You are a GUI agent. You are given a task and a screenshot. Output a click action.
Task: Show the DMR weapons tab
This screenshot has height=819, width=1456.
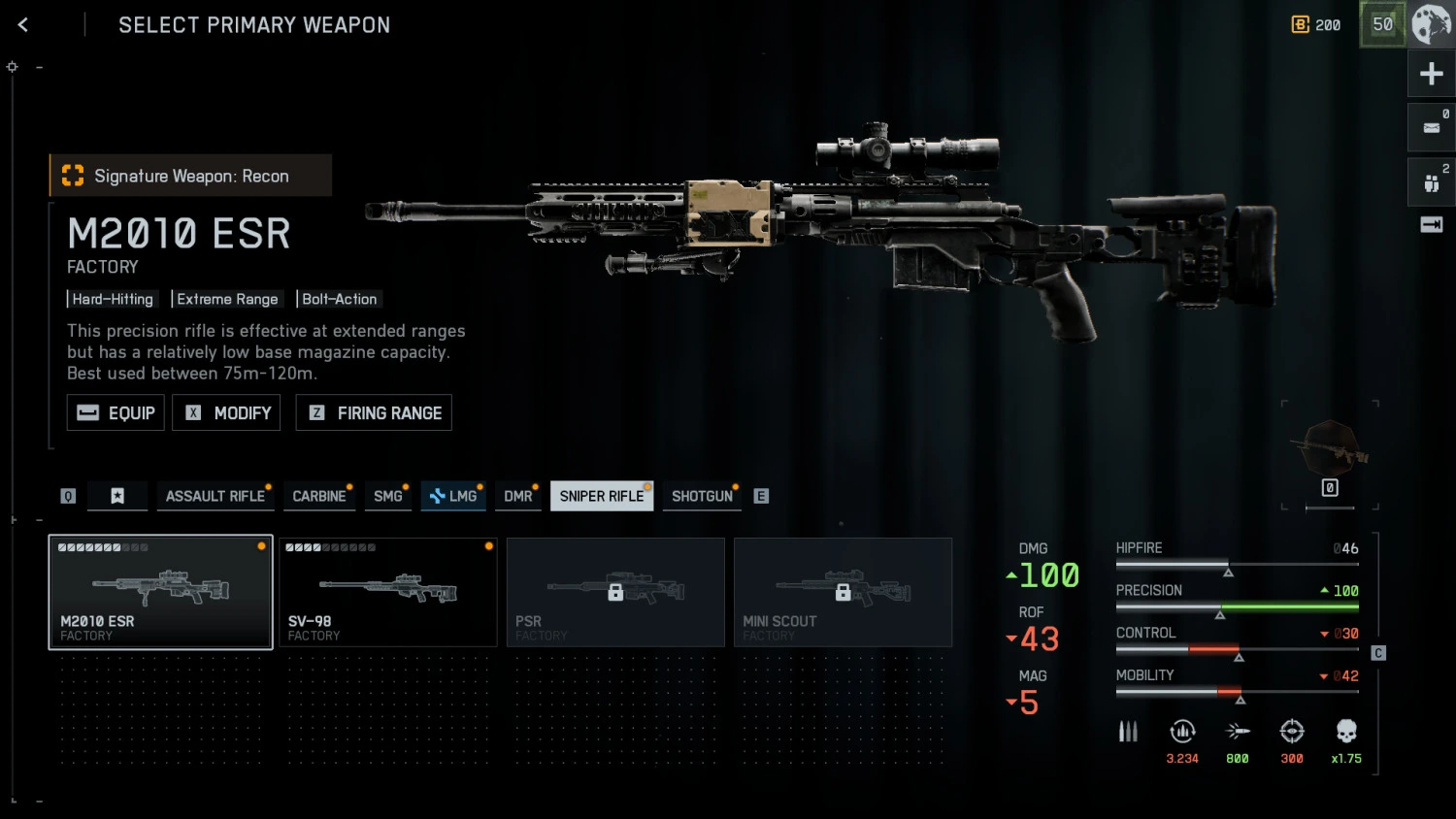(518, 496)
